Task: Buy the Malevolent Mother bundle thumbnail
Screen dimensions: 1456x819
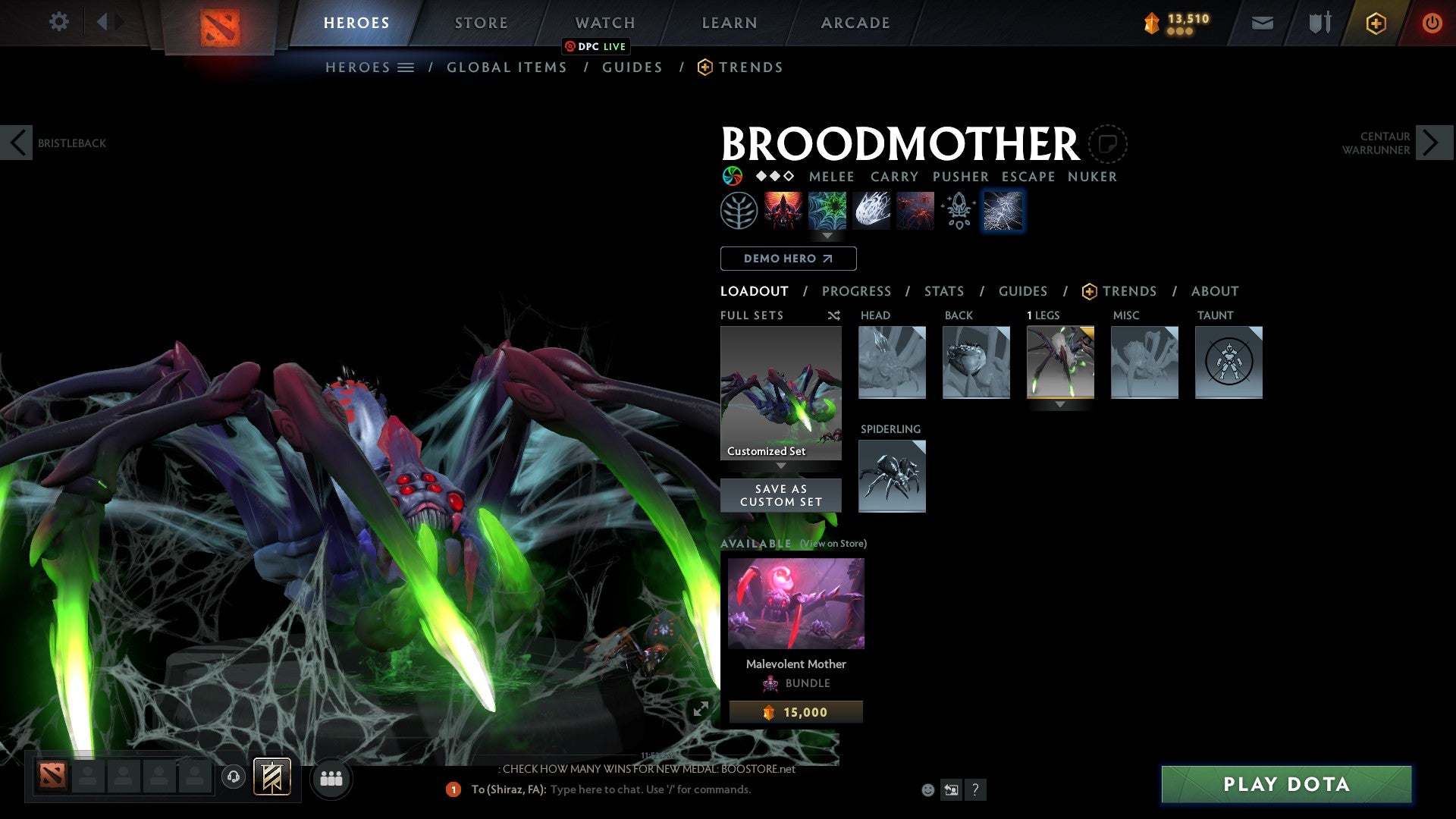Action: (x=795, y=603)
